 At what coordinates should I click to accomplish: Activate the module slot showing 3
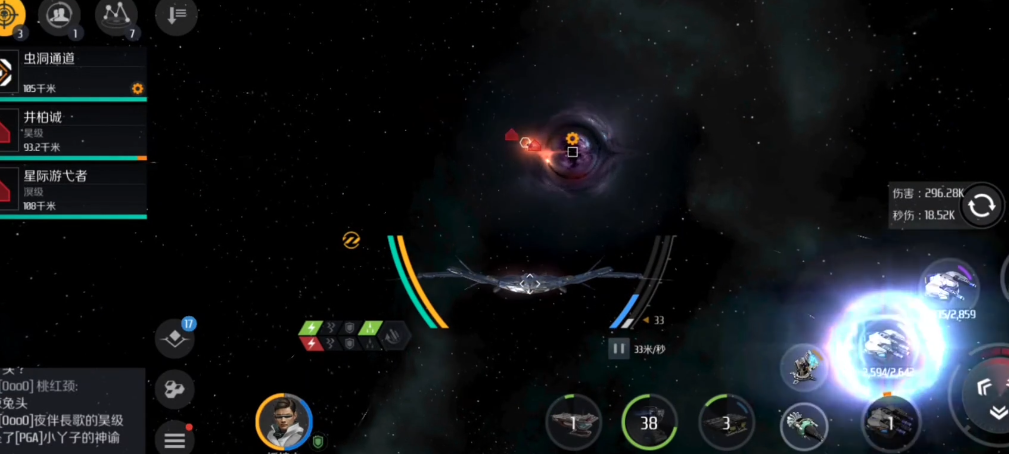click(726, 422)
